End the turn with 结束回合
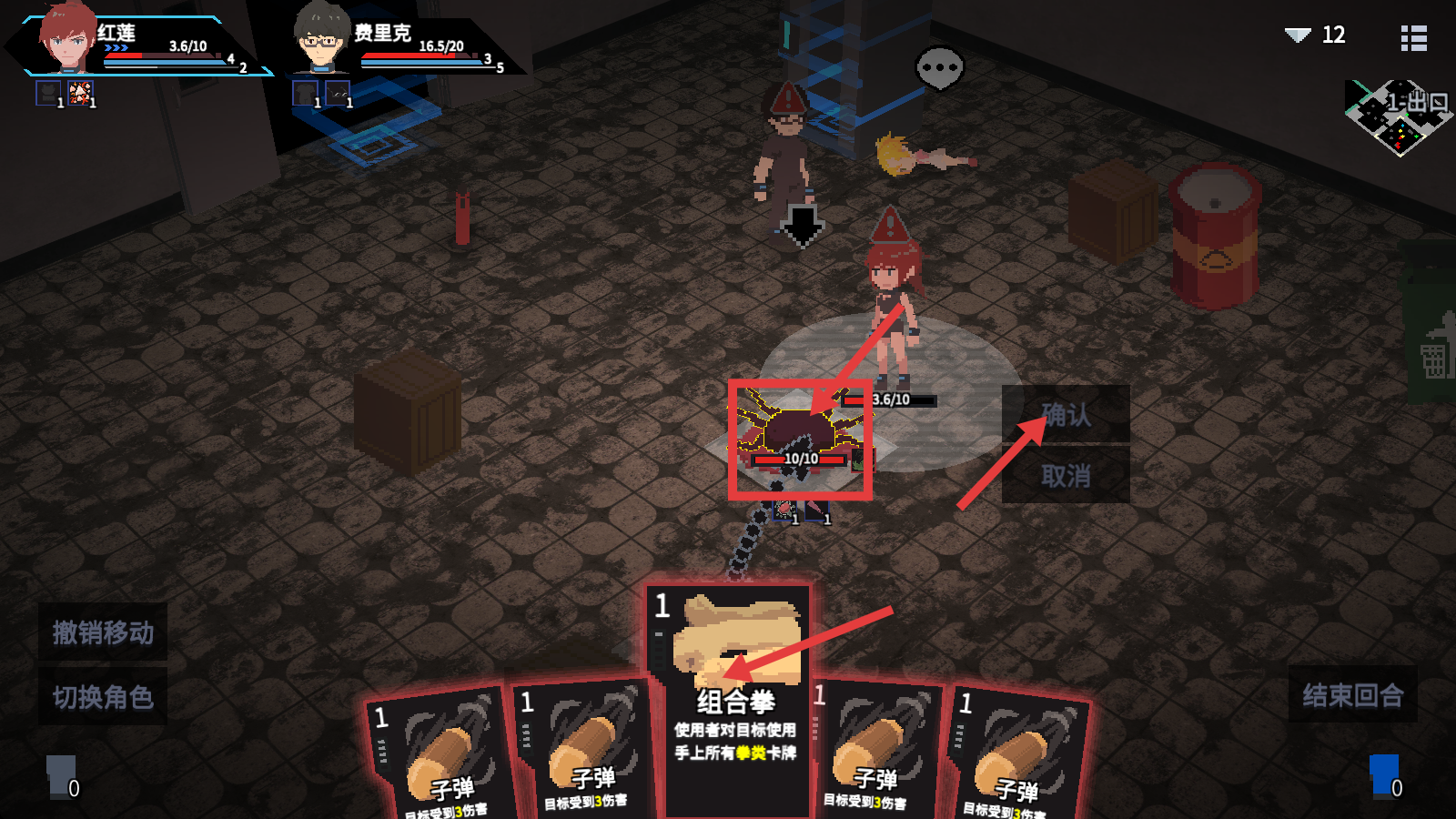Screen dimensions: 1456x819 click(1352, 695)
